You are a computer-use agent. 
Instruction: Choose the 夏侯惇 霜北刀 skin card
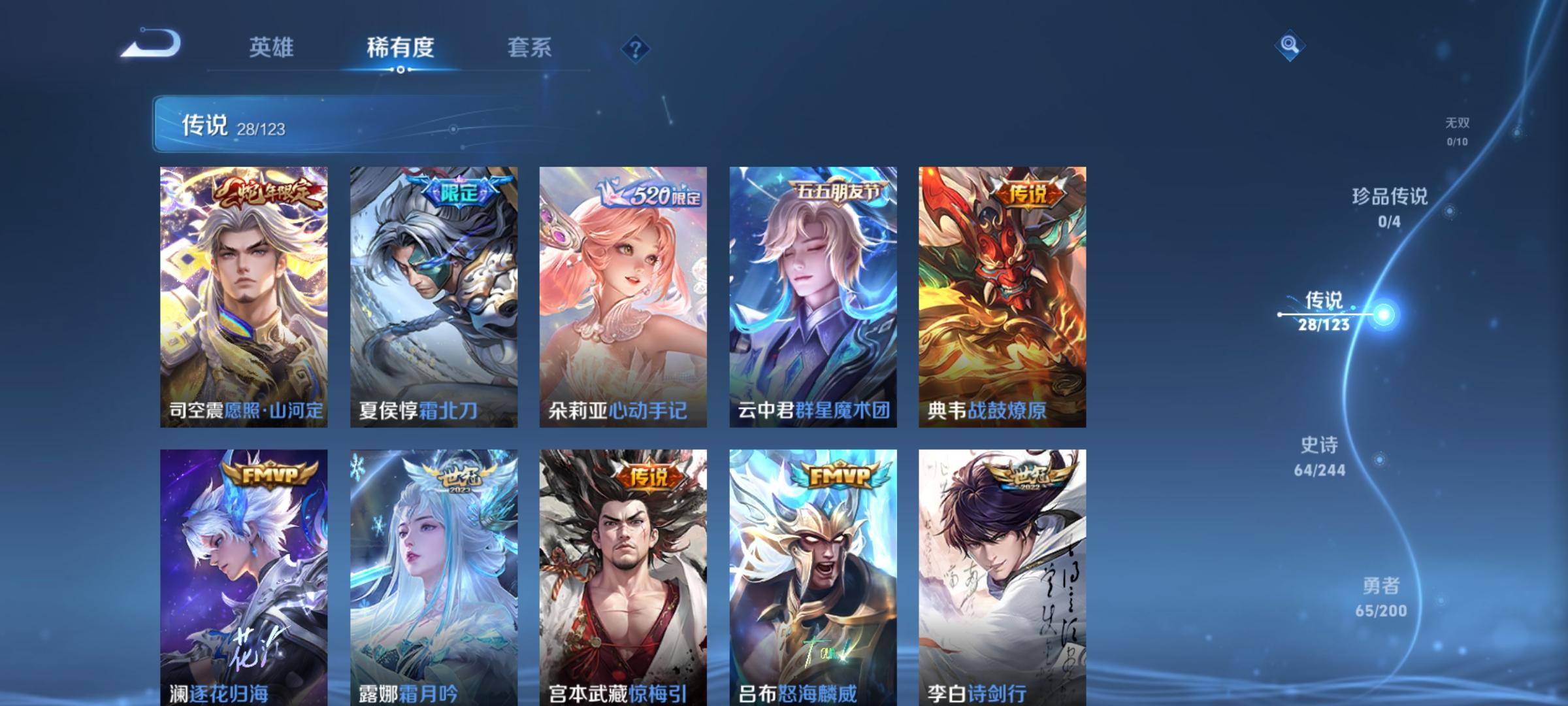[434, 297]
